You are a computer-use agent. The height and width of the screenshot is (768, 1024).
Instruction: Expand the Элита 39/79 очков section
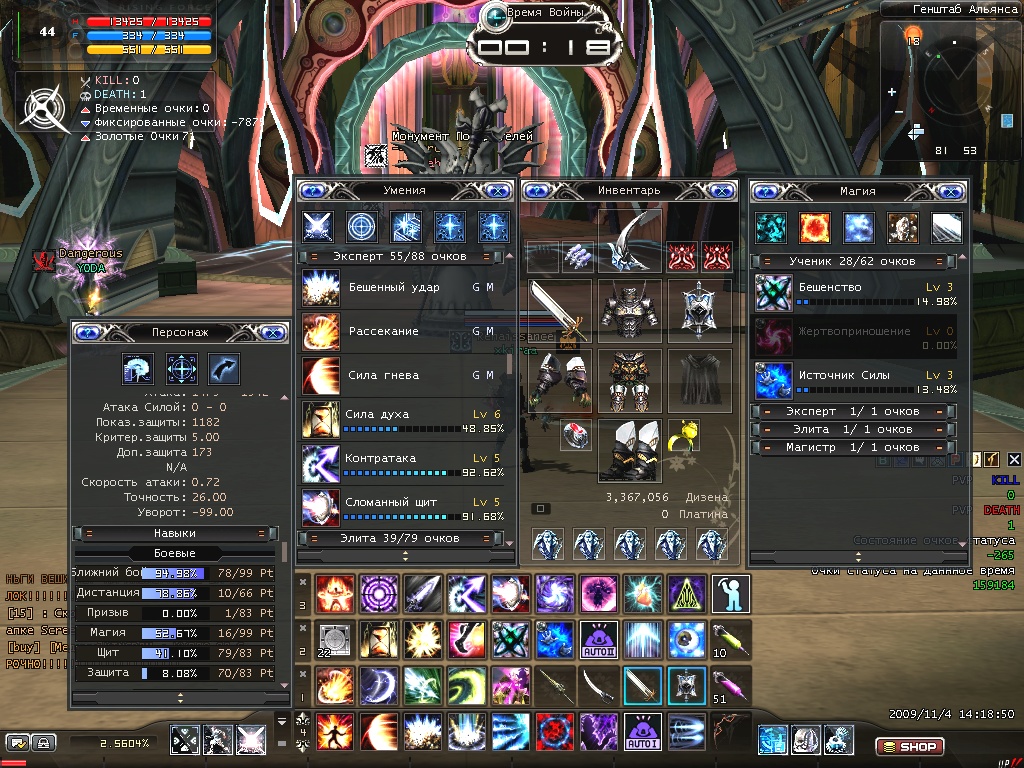403,539
